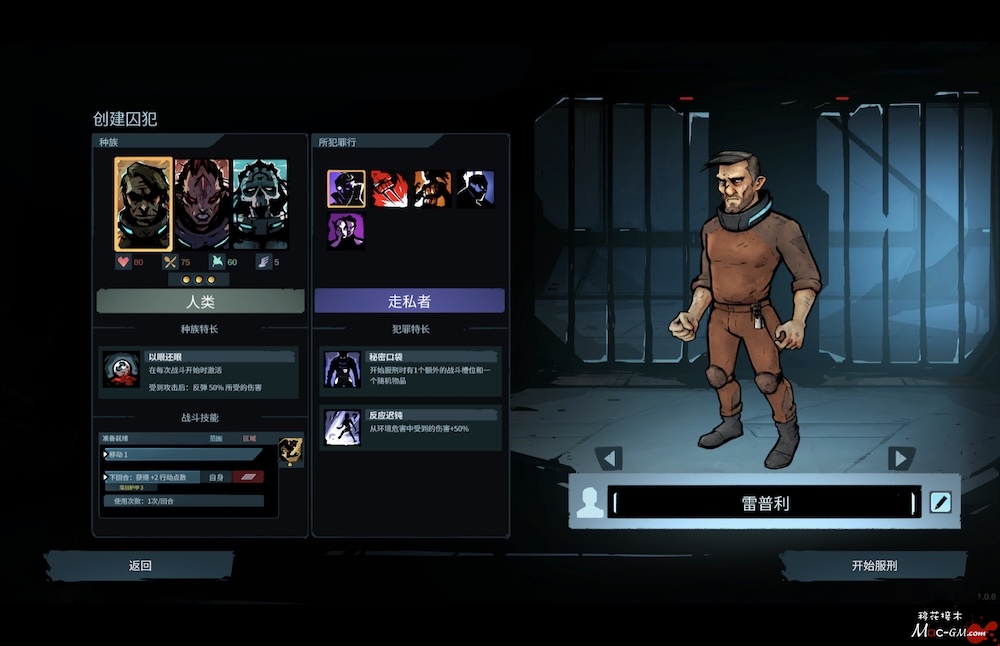The width and height of the screenshot is (1000, 646).
Task: Inspect the 以眼还眼 racial trait icon
Action: tap(121, 369)
